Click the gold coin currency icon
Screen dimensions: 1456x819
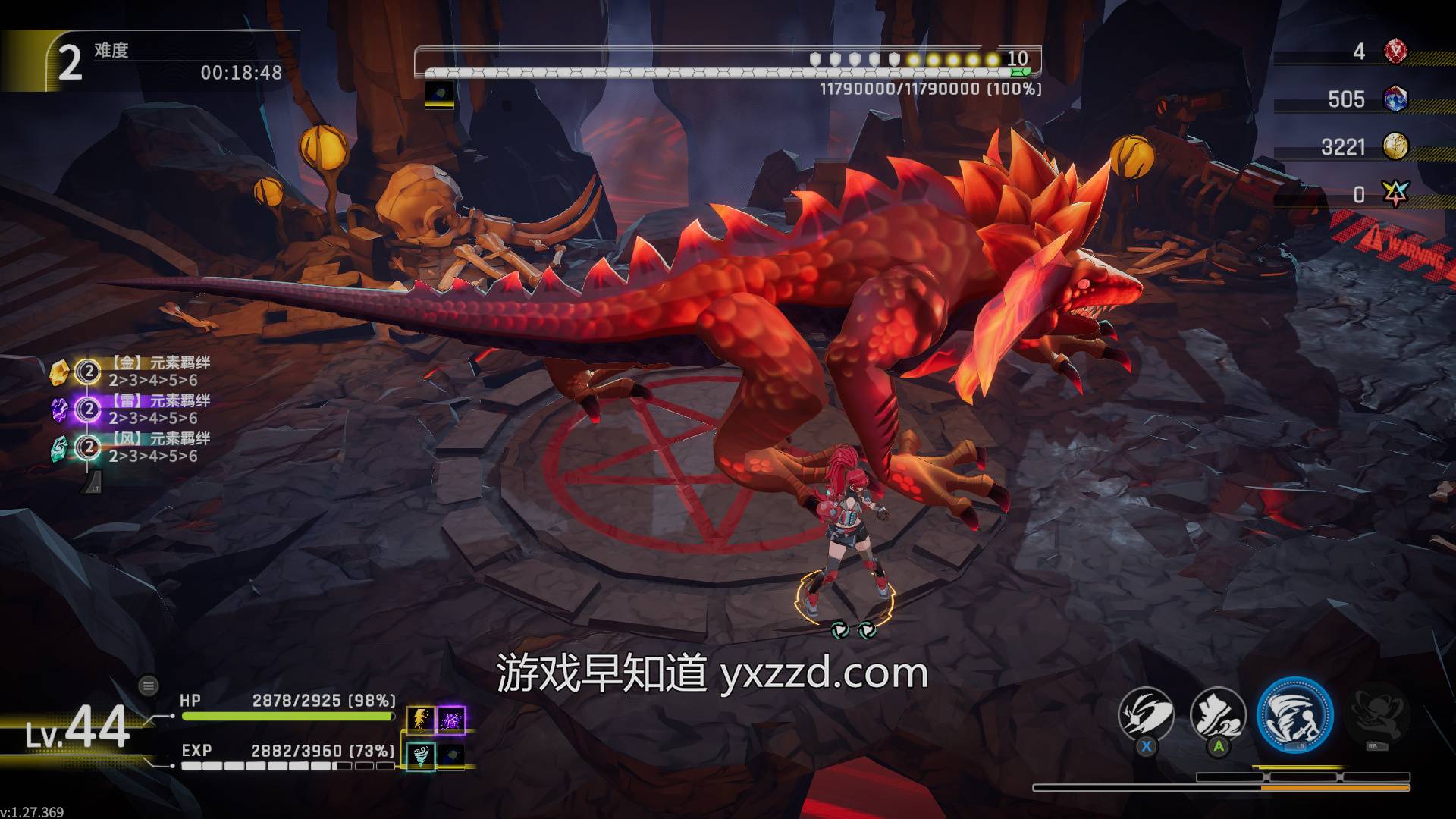[1395, 146]
